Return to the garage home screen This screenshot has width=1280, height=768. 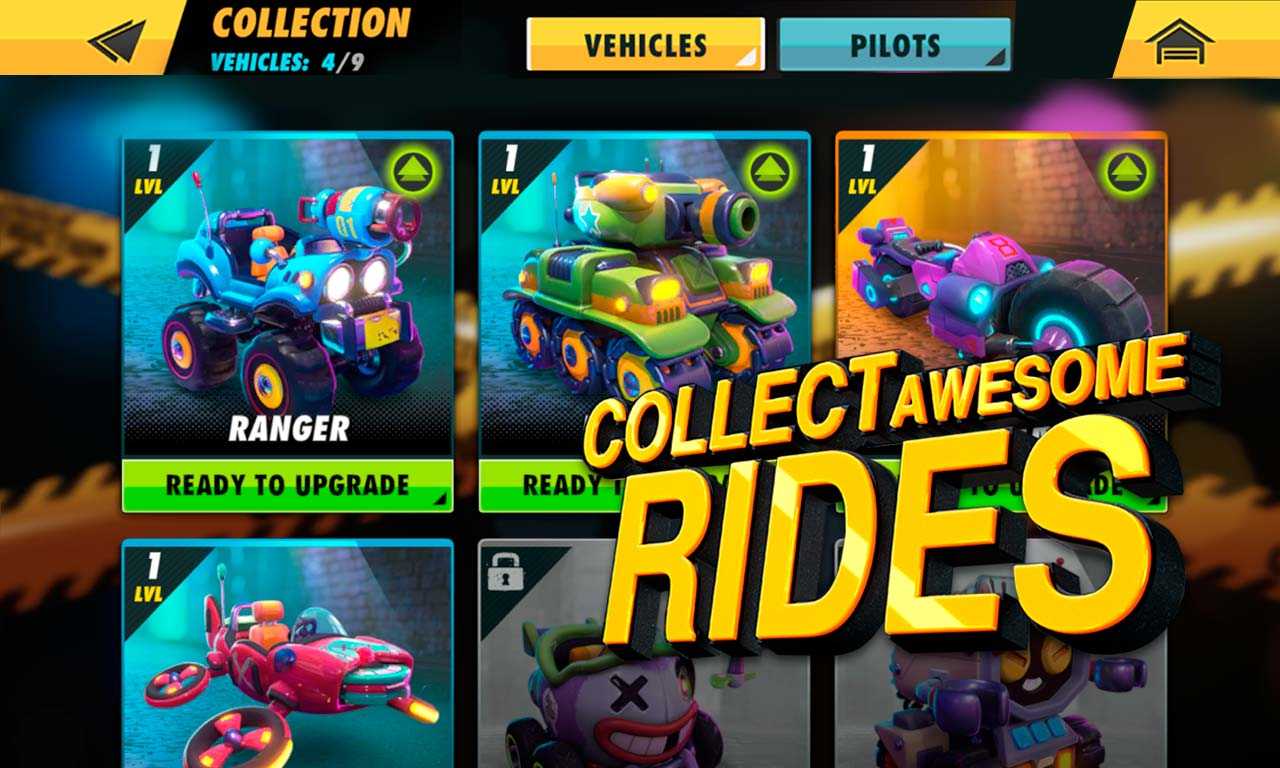point(1179,42)
